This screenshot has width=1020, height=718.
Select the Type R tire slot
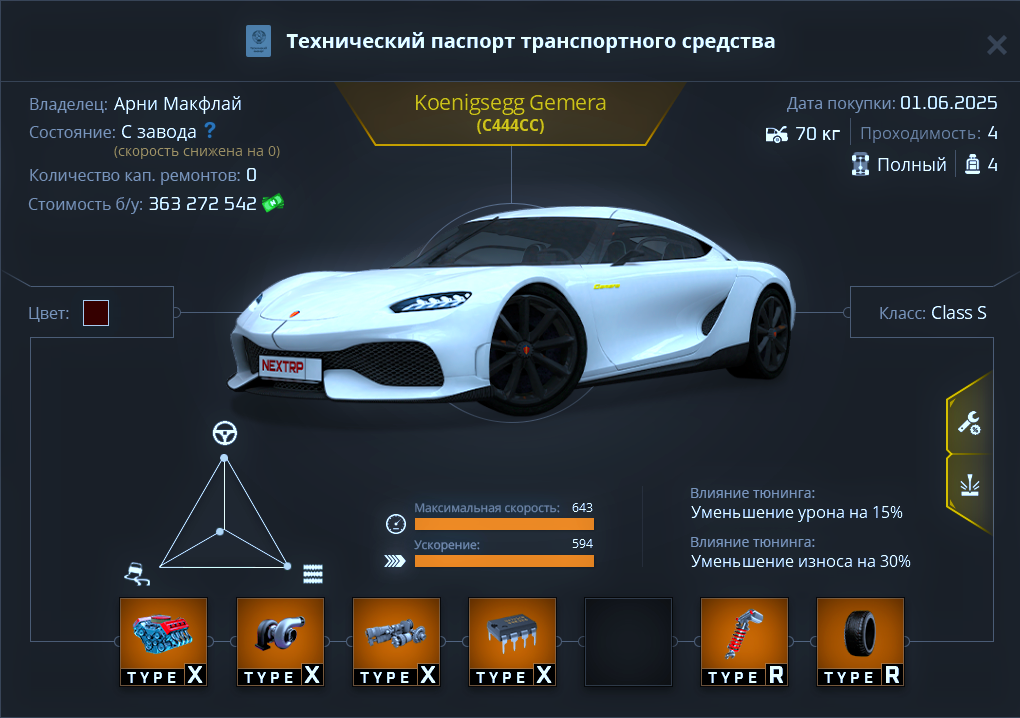click(860, 641)
